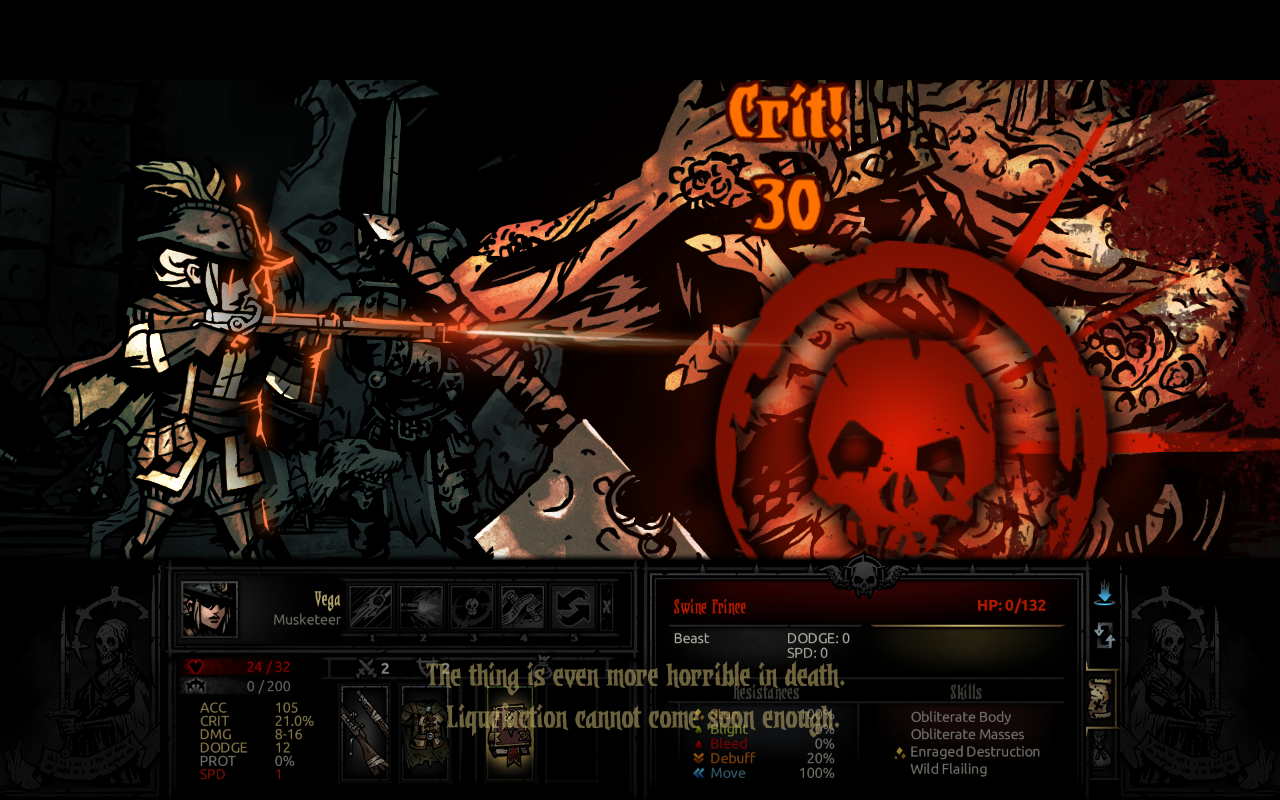Select the skull crosshair mark skill
The height and width of the screenshot is (800, 1280).
[x=472, y=607]
